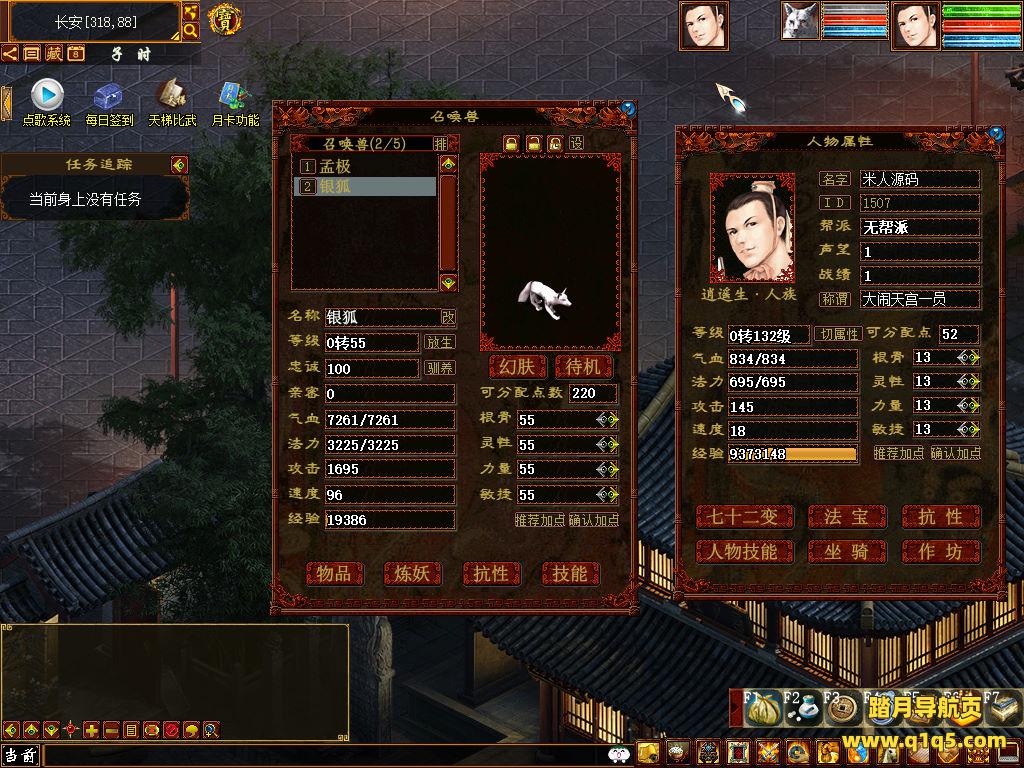Open the summon's 物品 items panel
Screen dimensions: 1024x768
click(x=334, y=573)
